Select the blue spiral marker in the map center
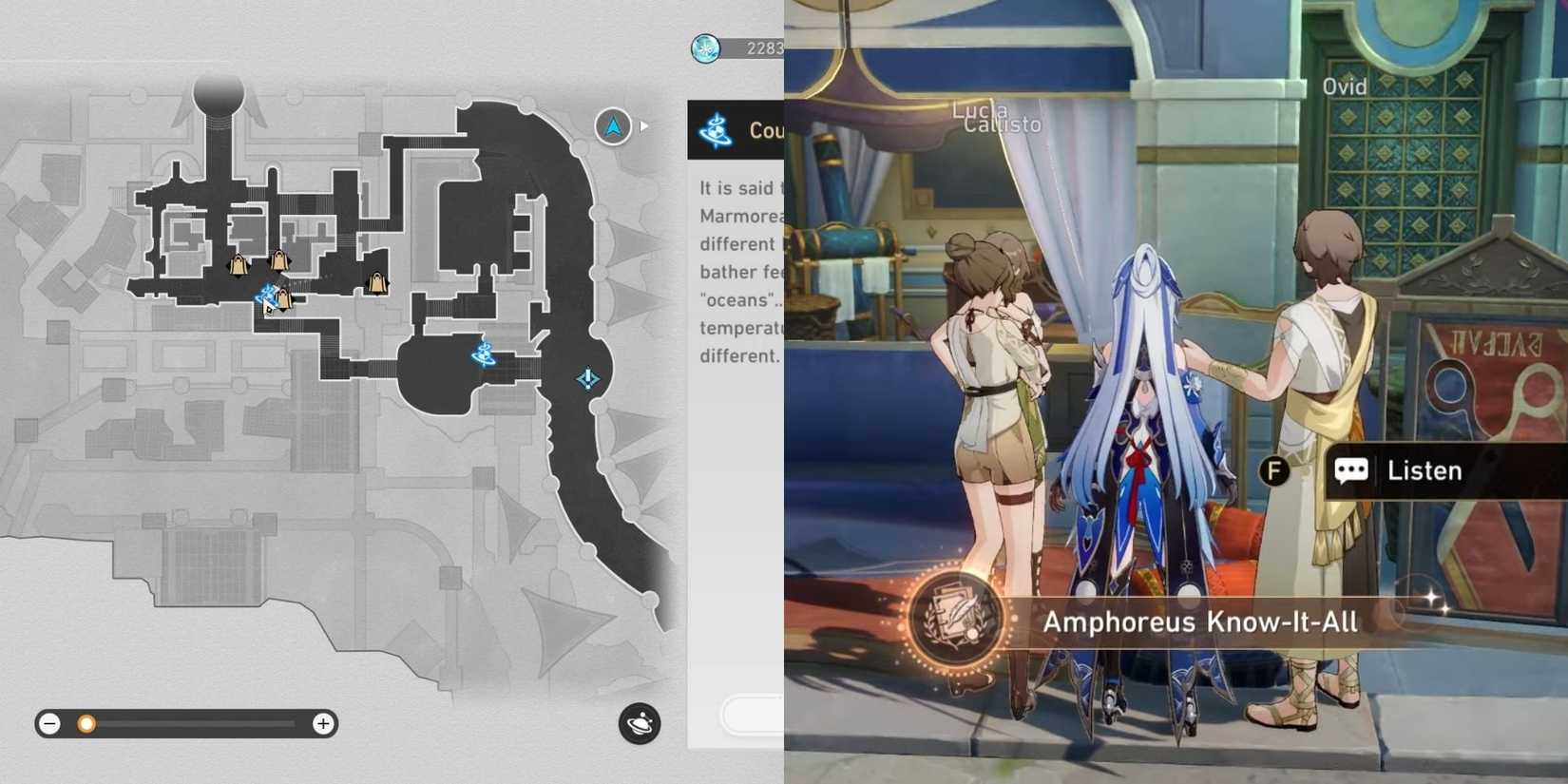Screen dimensions: 1568x784 point(483,355)
